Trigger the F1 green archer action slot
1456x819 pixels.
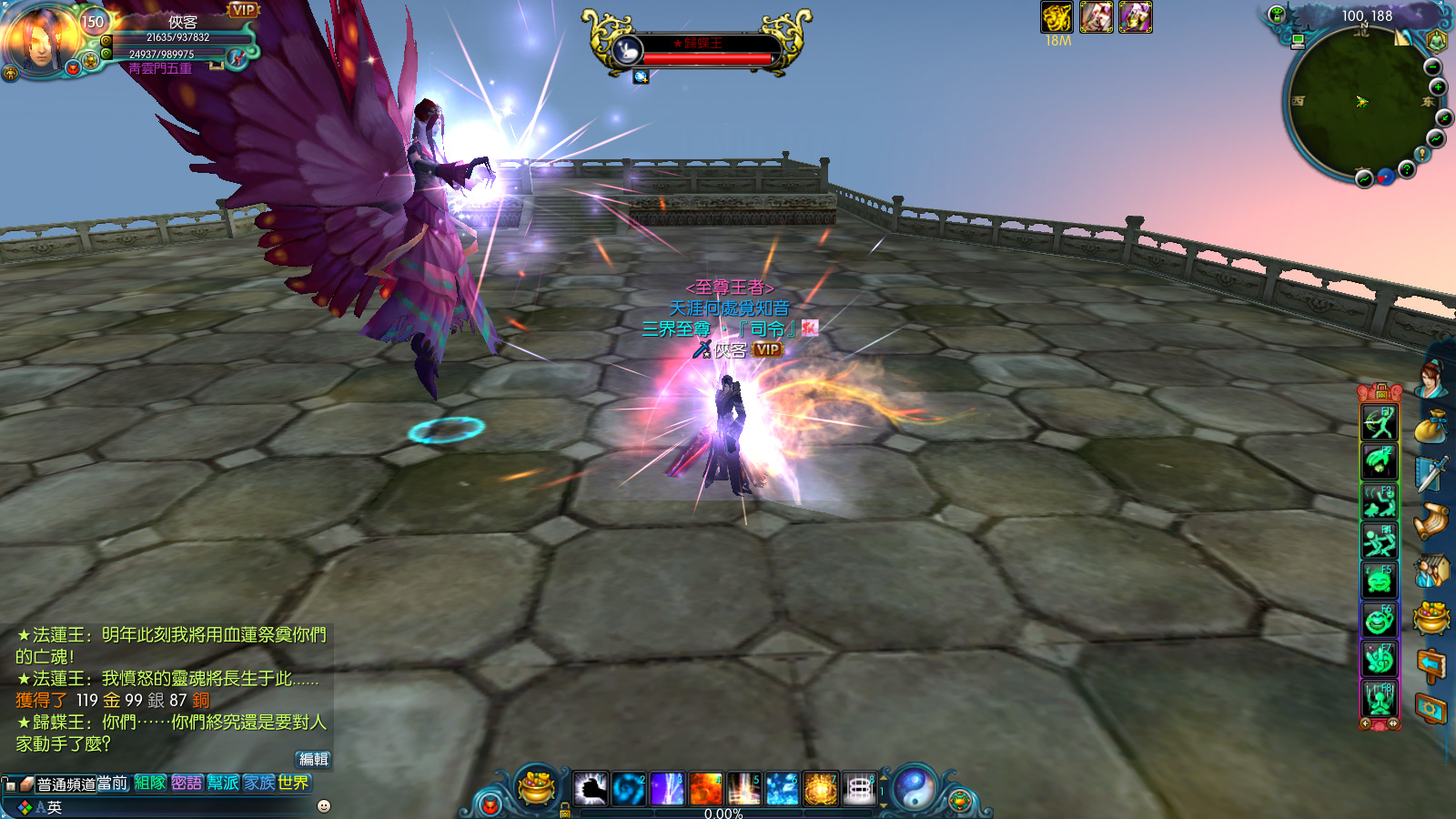click(x=1380, y=423)
